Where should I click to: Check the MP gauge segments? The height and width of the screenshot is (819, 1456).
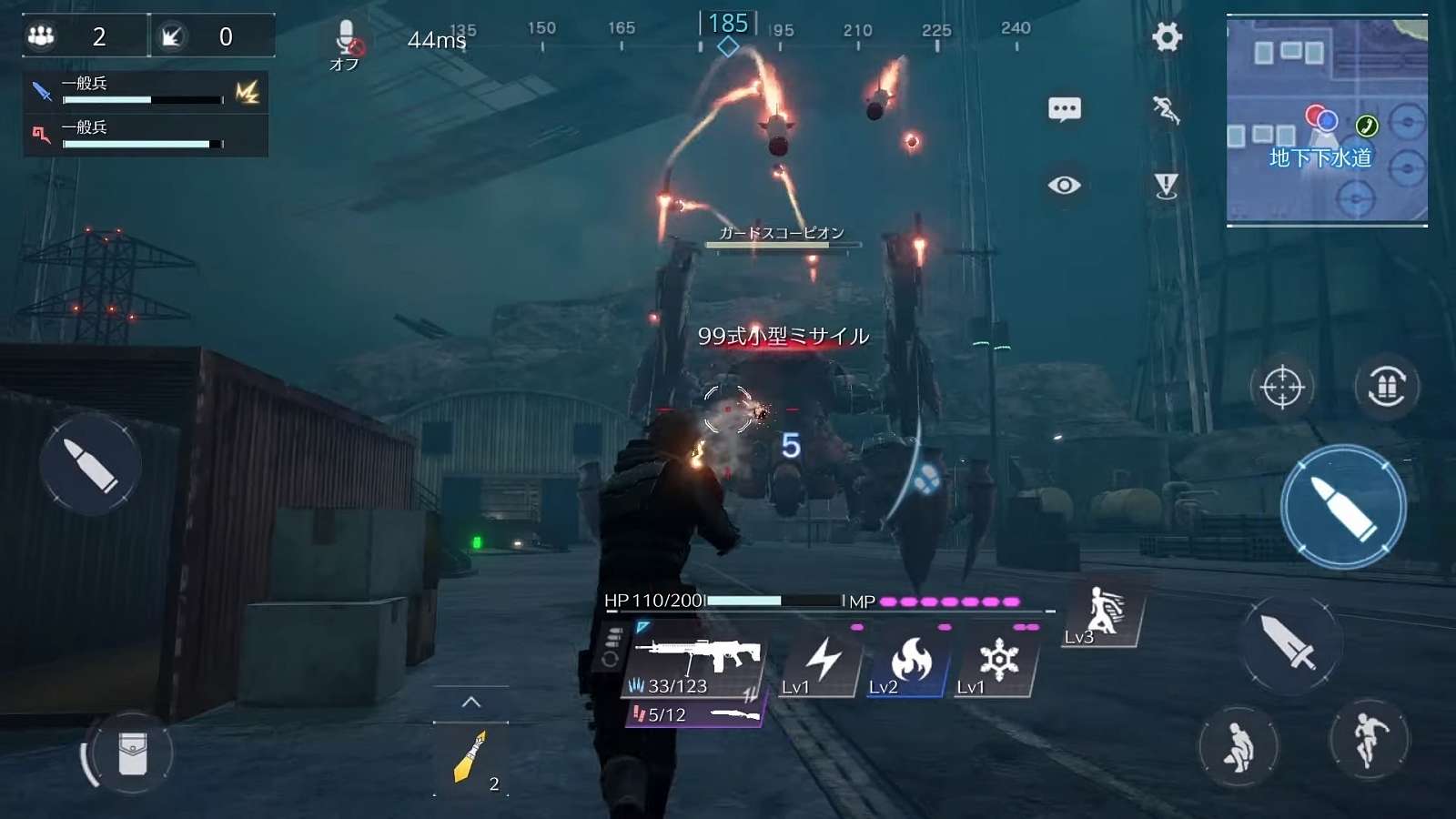point(951,602)
